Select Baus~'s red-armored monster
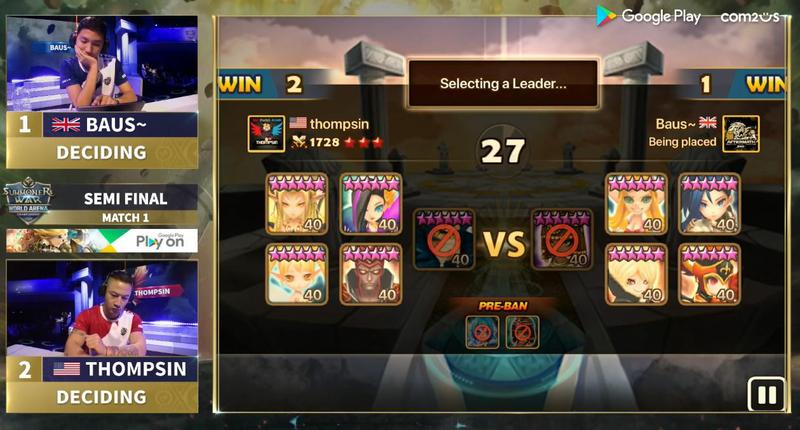This screenshot has width=800, height=430. (709, 274)
